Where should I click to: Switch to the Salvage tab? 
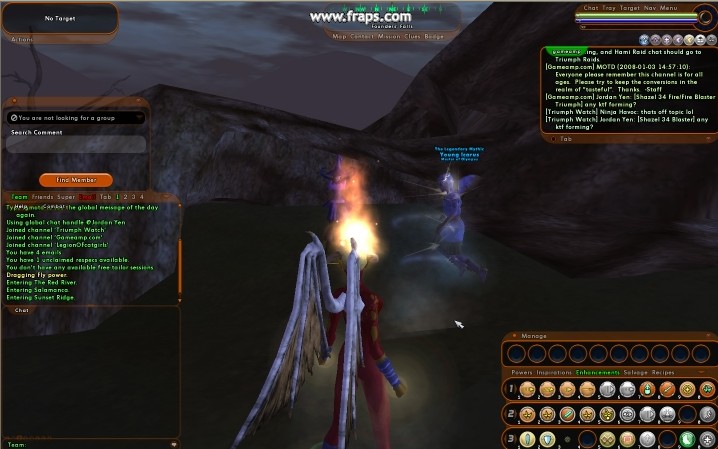point(634,372)
